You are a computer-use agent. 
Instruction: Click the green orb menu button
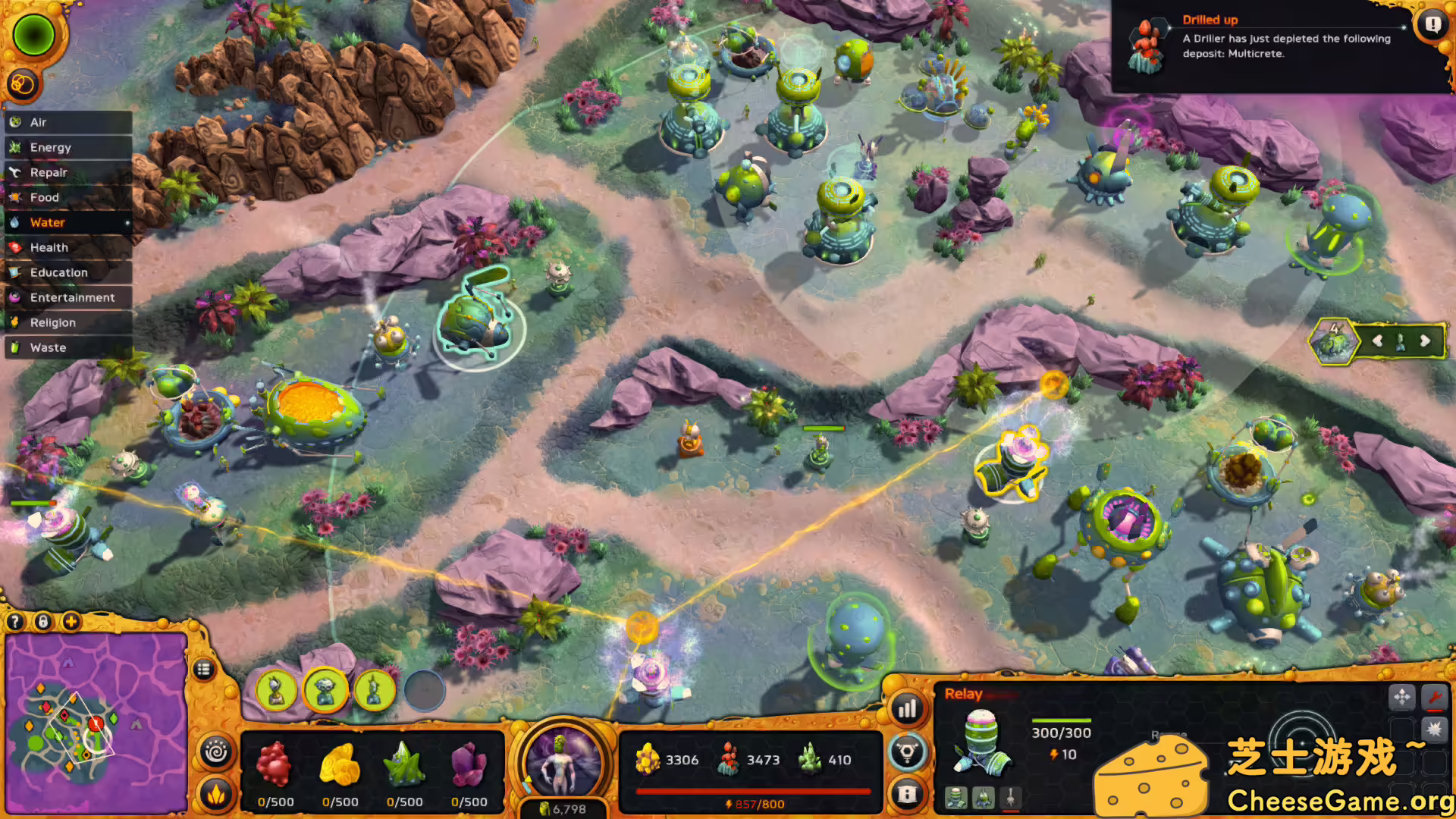[x=33, y=35]
